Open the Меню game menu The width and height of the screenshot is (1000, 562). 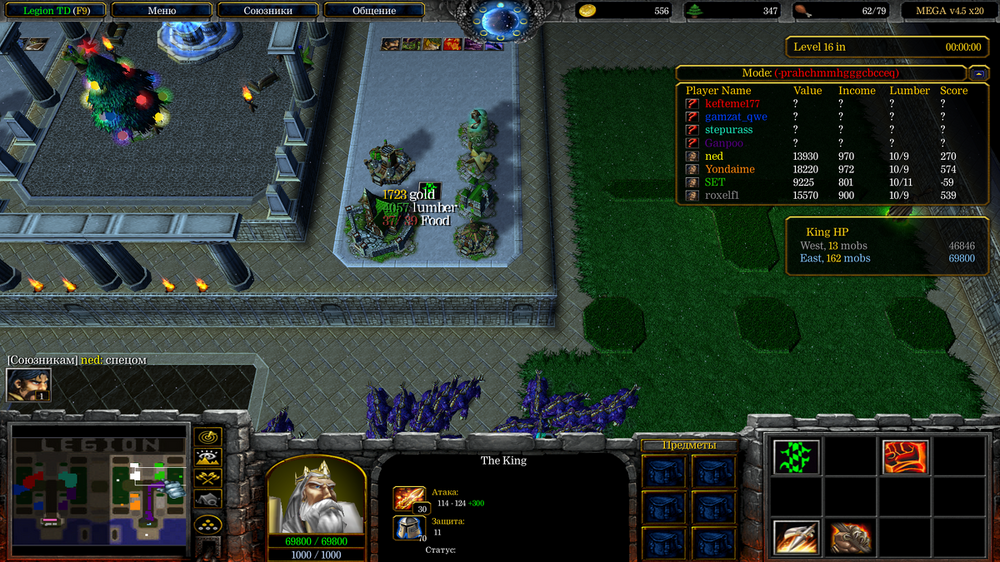point(161,11)
